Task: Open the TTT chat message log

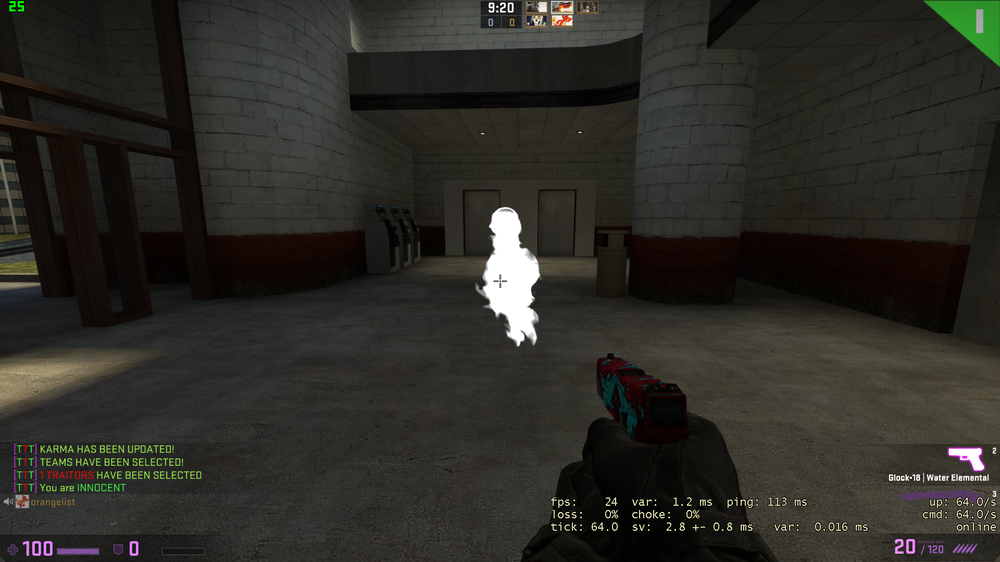Action: coord(108,469)
